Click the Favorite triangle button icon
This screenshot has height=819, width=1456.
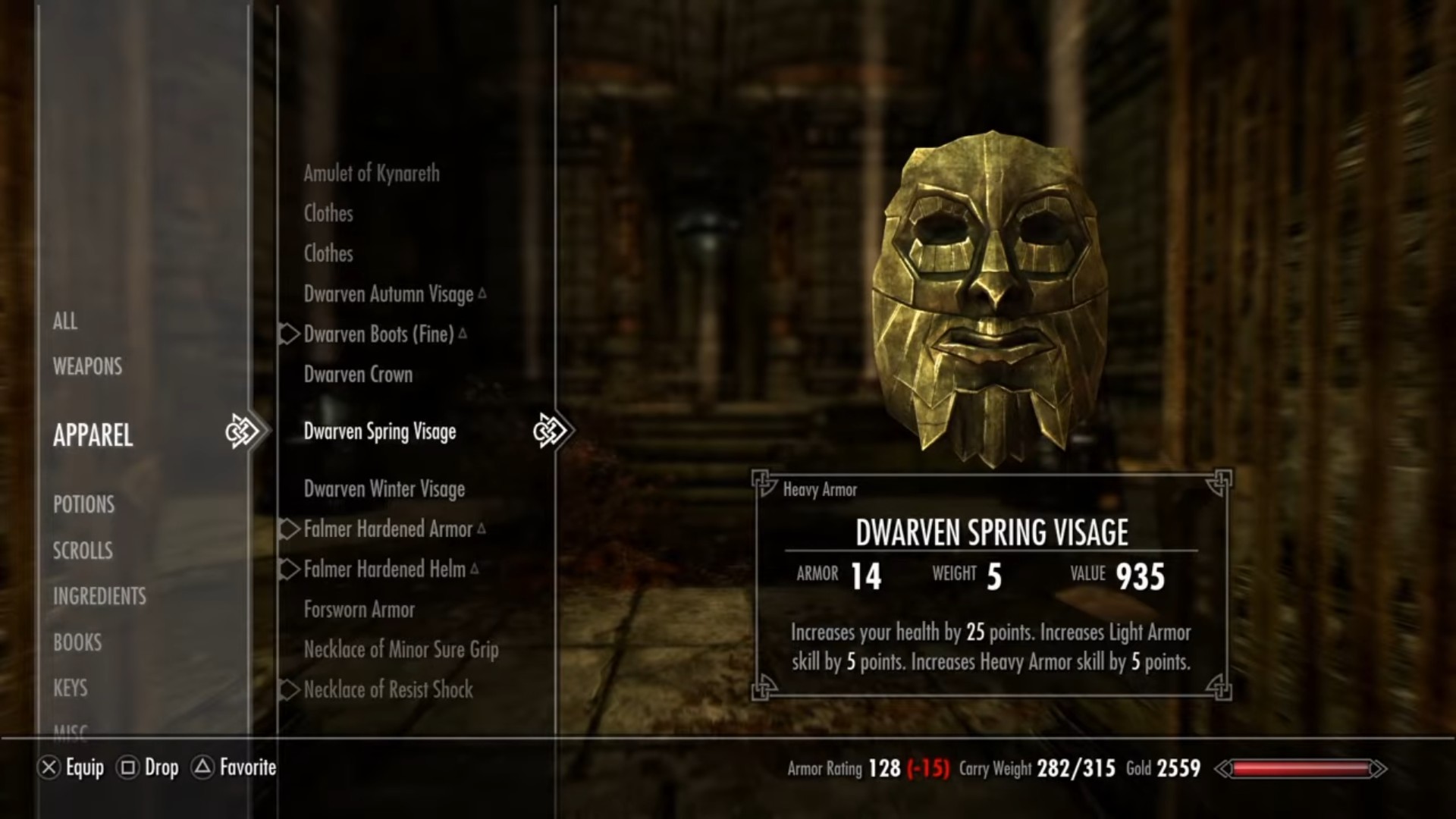click(202, 767)
